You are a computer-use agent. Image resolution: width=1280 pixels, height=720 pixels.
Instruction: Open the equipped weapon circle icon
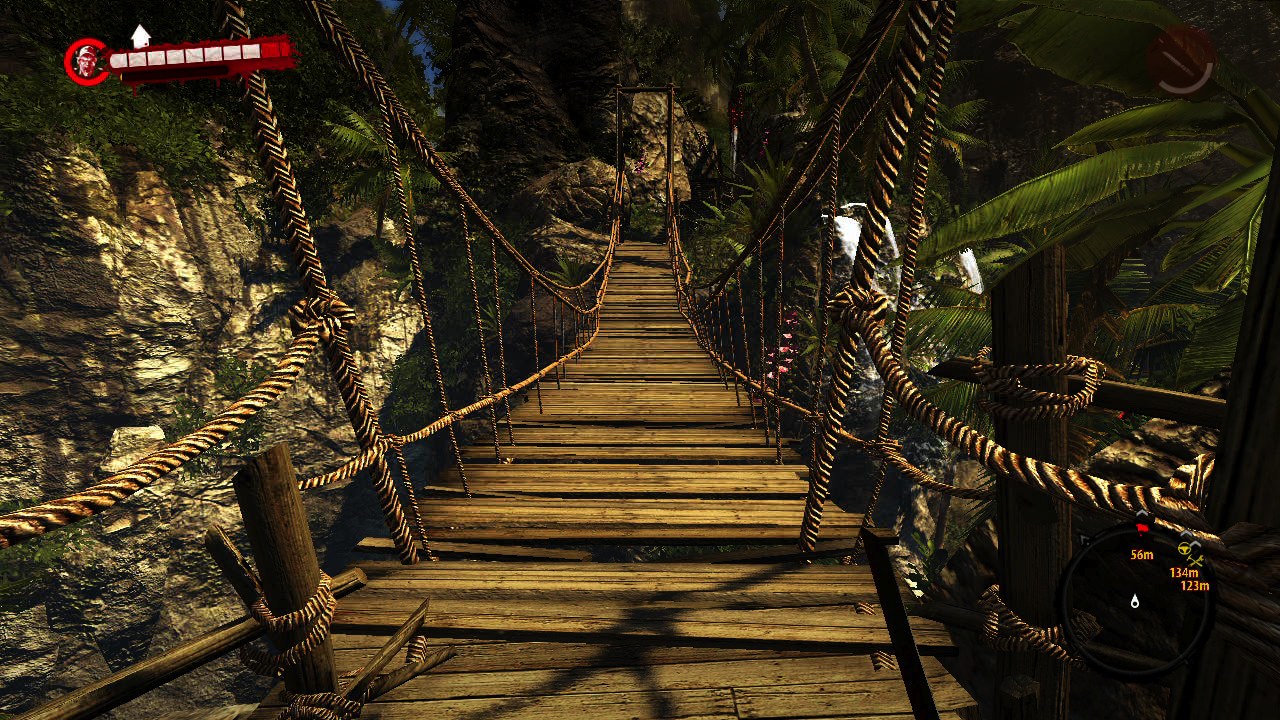pyautogui.click(x=1180, y=60)
